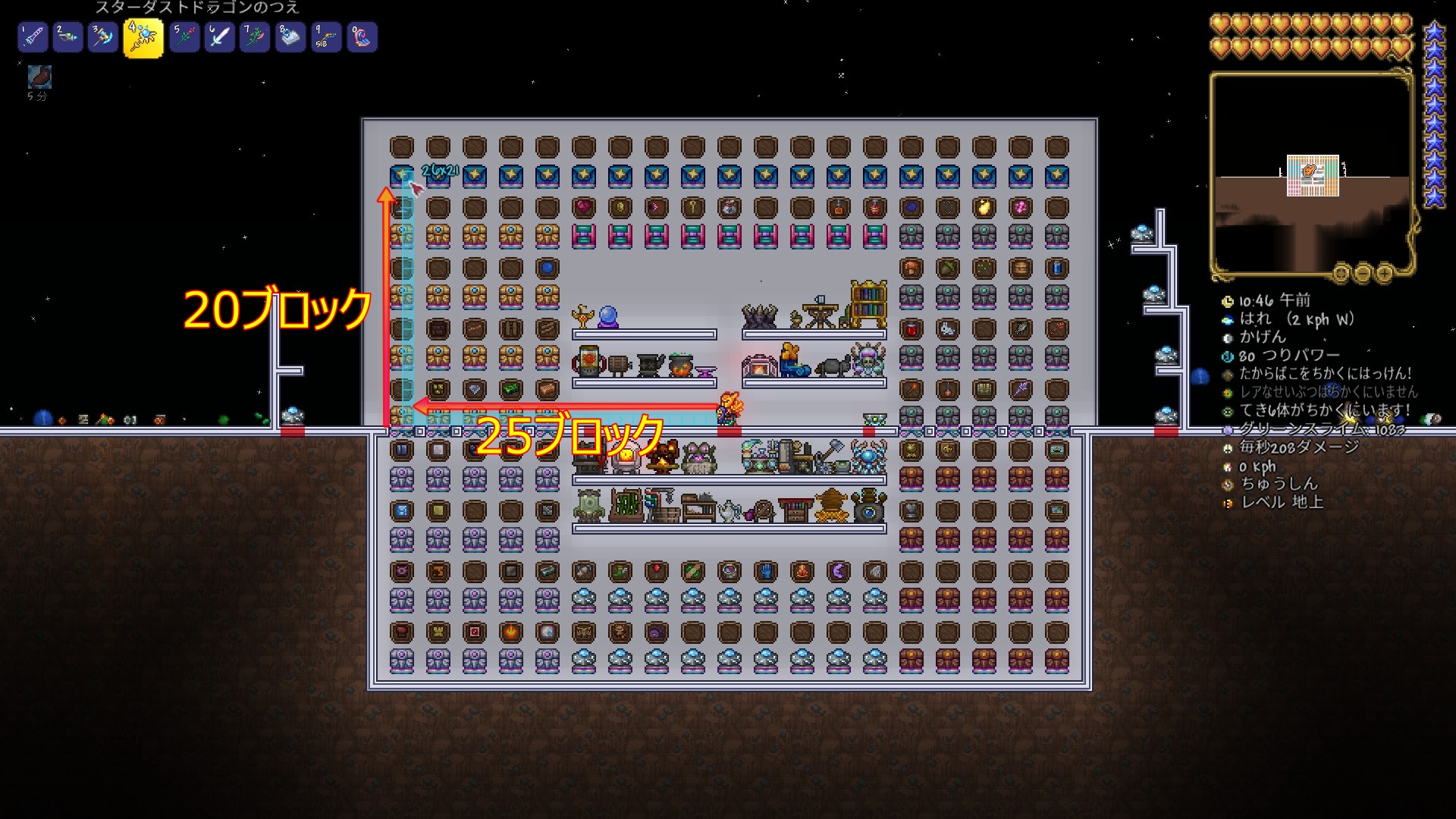Select hotbar slot 3 hammer-axe tool
This screenshot has width=1456, height=819.
coord(103,37)
